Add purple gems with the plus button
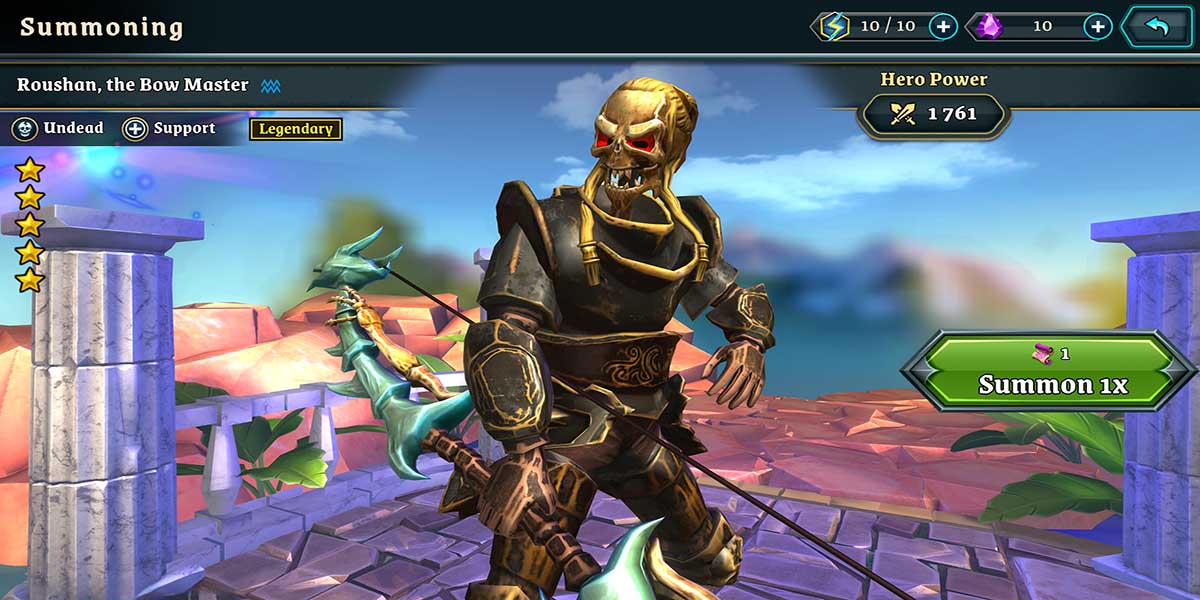The image size is (1200, 600). [1097, 27]
